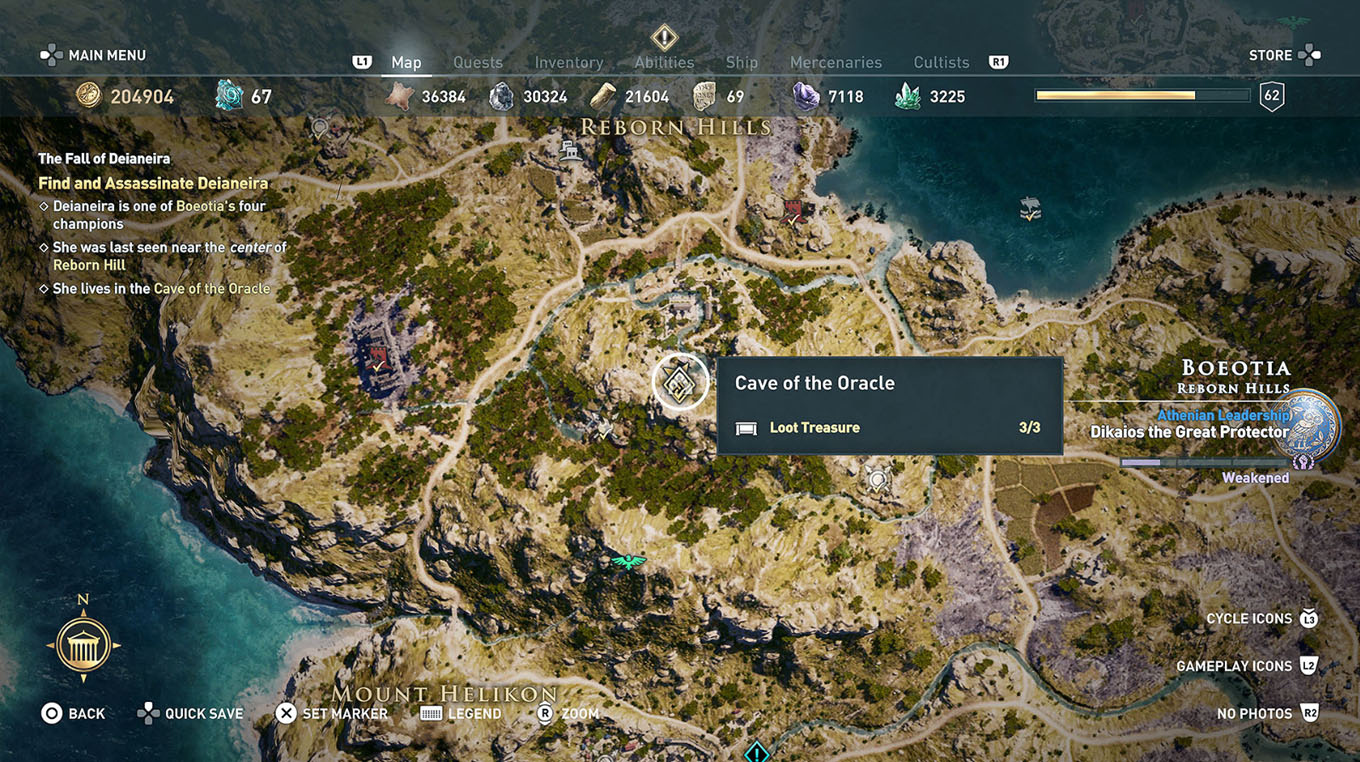Click the gems resource icon showing 3225
The image size is (1360, 762).
(x=906, y=95)
